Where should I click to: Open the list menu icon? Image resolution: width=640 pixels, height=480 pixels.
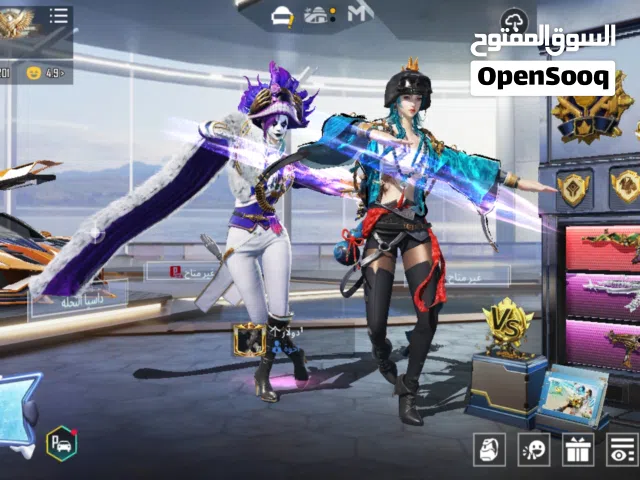[59, 16]
